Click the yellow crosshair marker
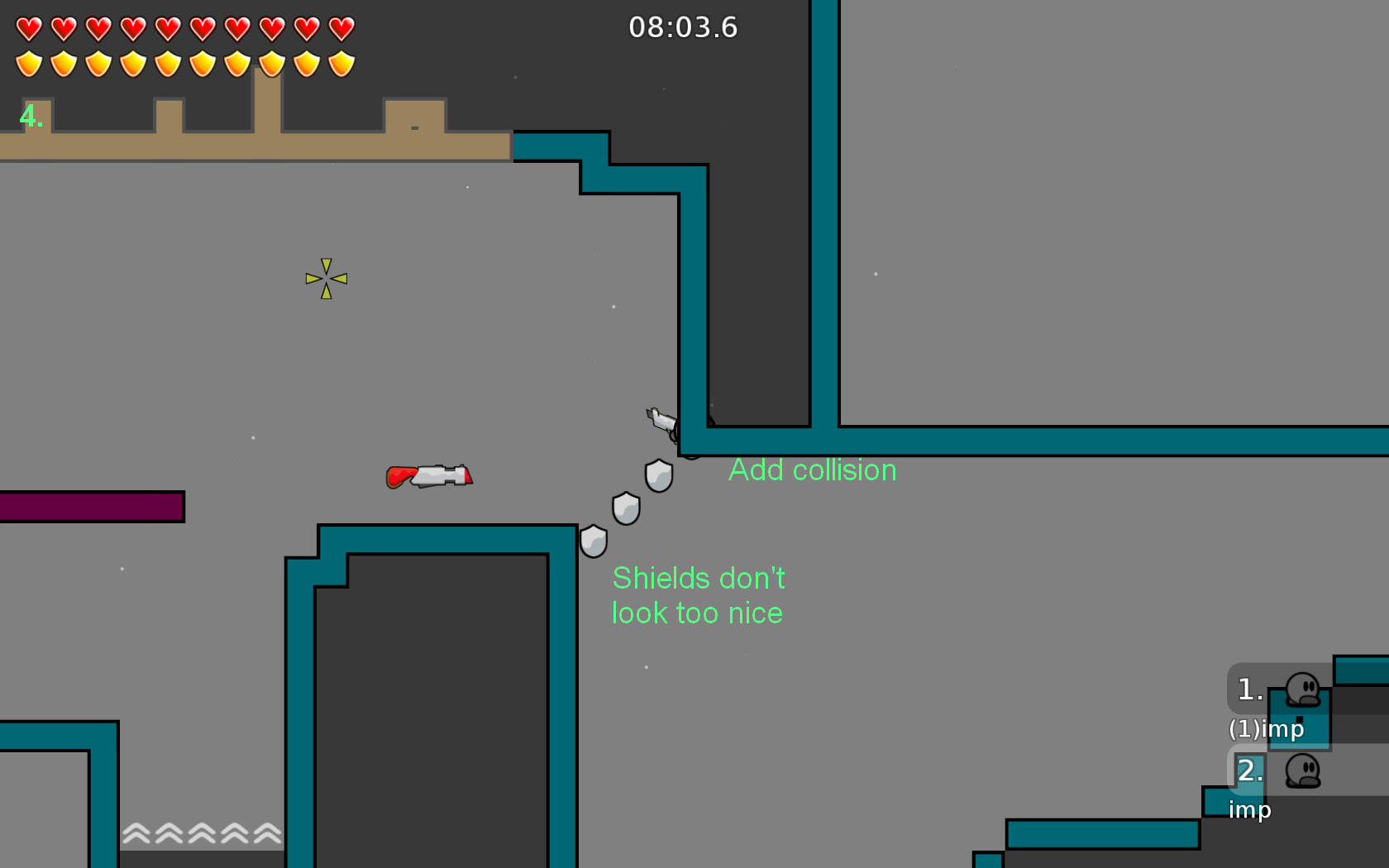1389x868 pixels. coord(326,278)
